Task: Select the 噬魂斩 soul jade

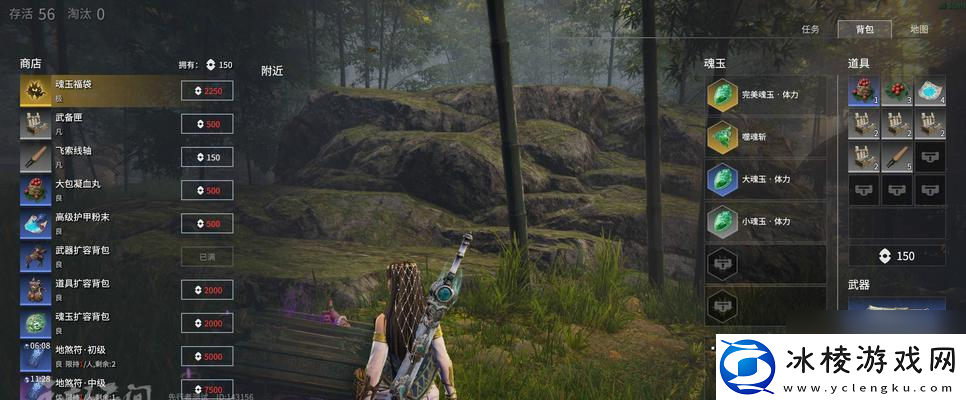Action: tap(766, 137)
